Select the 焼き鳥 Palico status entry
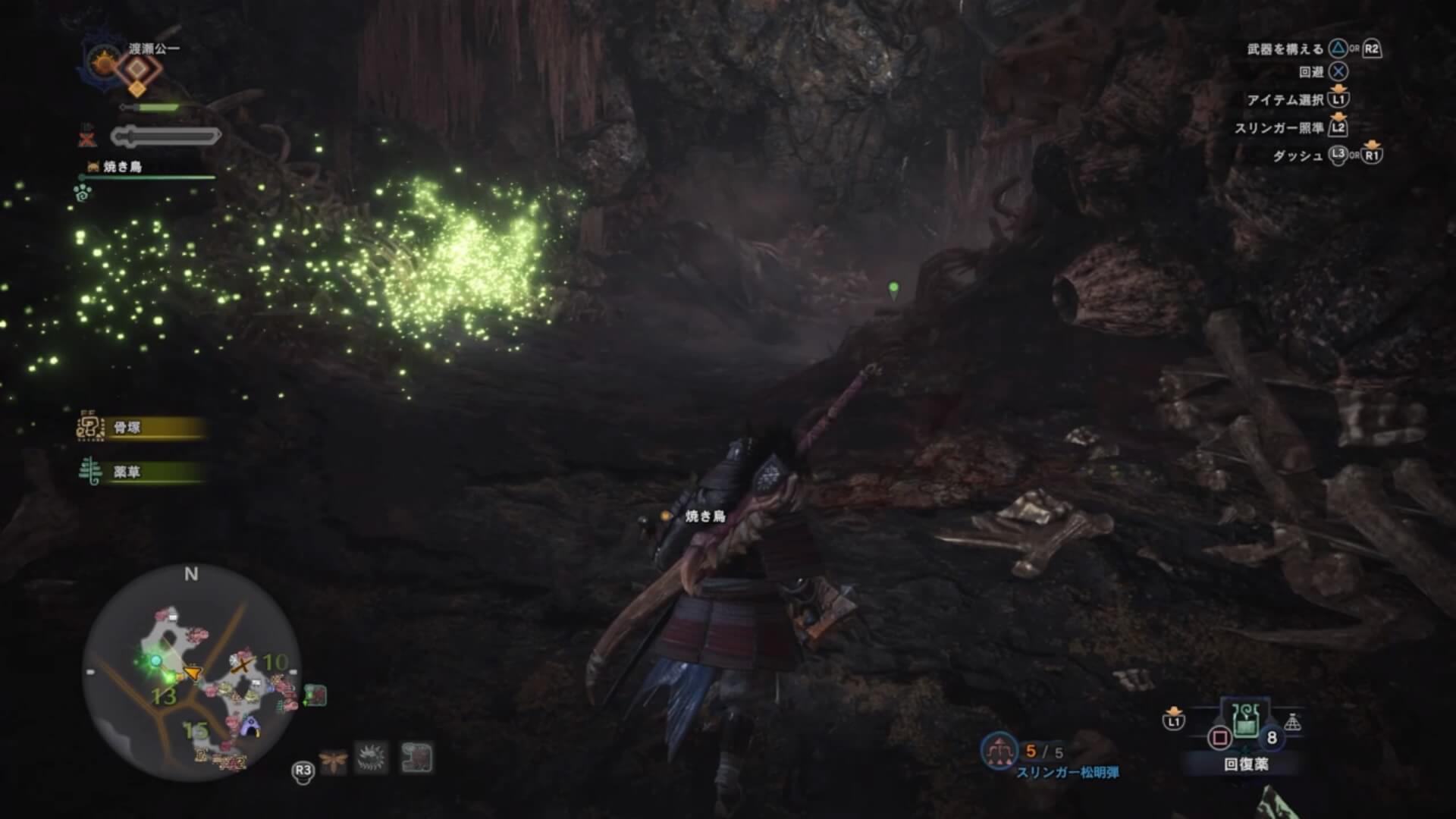Viewport: 1456px width, 819px height. tap(121, 167)
